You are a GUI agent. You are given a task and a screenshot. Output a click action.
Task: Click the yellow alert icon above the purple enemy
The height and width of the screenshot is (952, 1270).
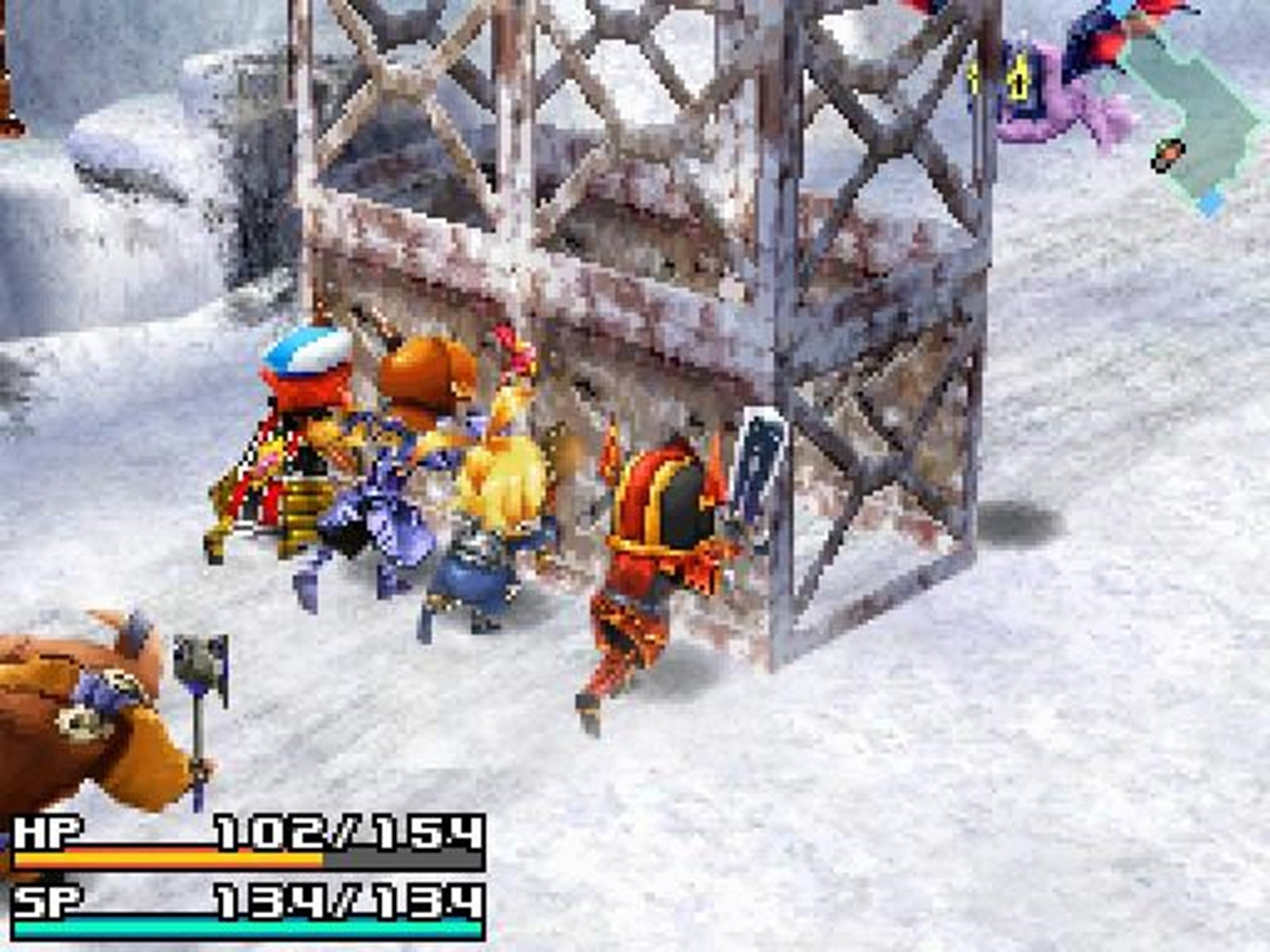tap(1018, 79)
